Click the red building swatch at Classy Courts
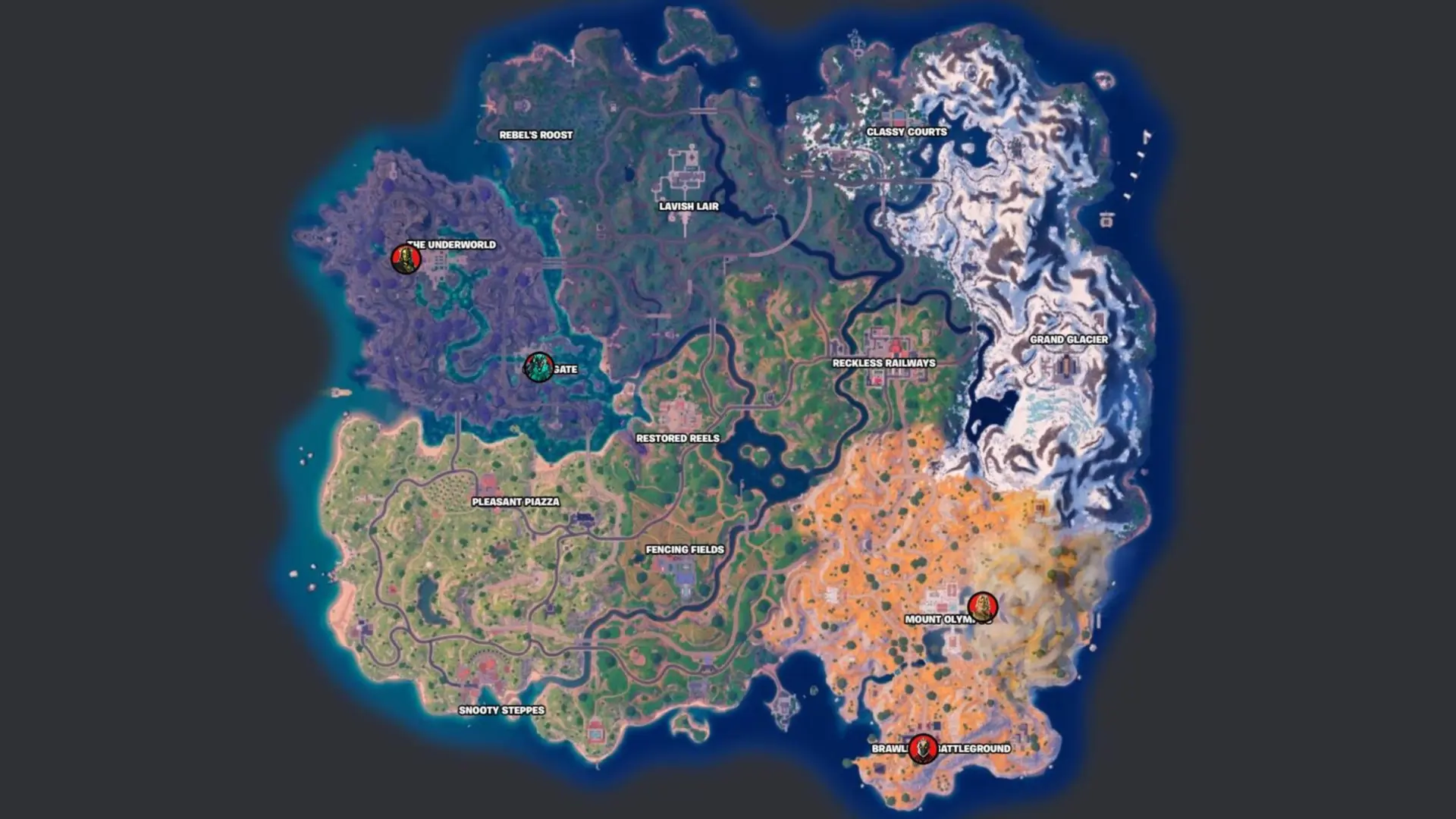 (899, 123)
